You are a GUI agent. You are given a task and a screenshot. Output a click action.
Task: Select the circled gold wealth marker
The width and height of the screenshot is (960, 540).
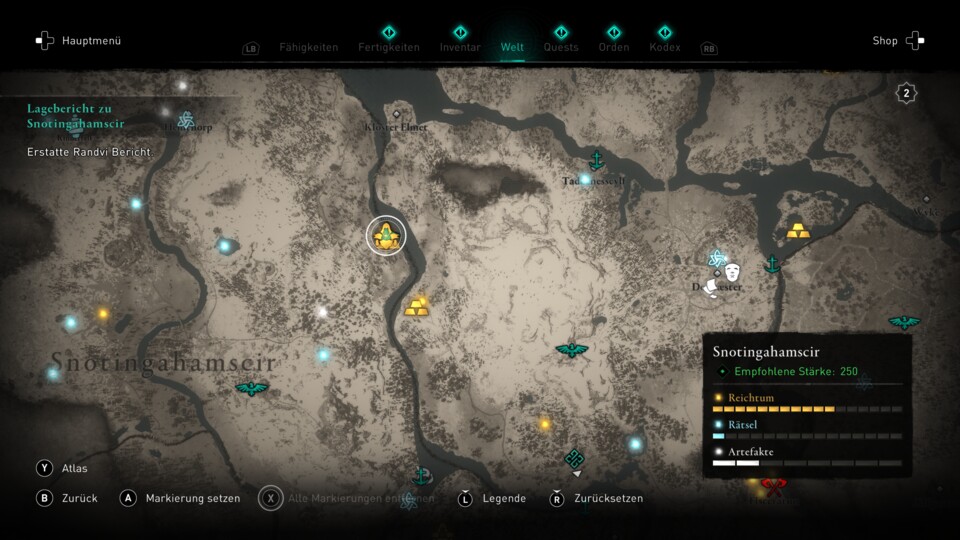point(386,236)
